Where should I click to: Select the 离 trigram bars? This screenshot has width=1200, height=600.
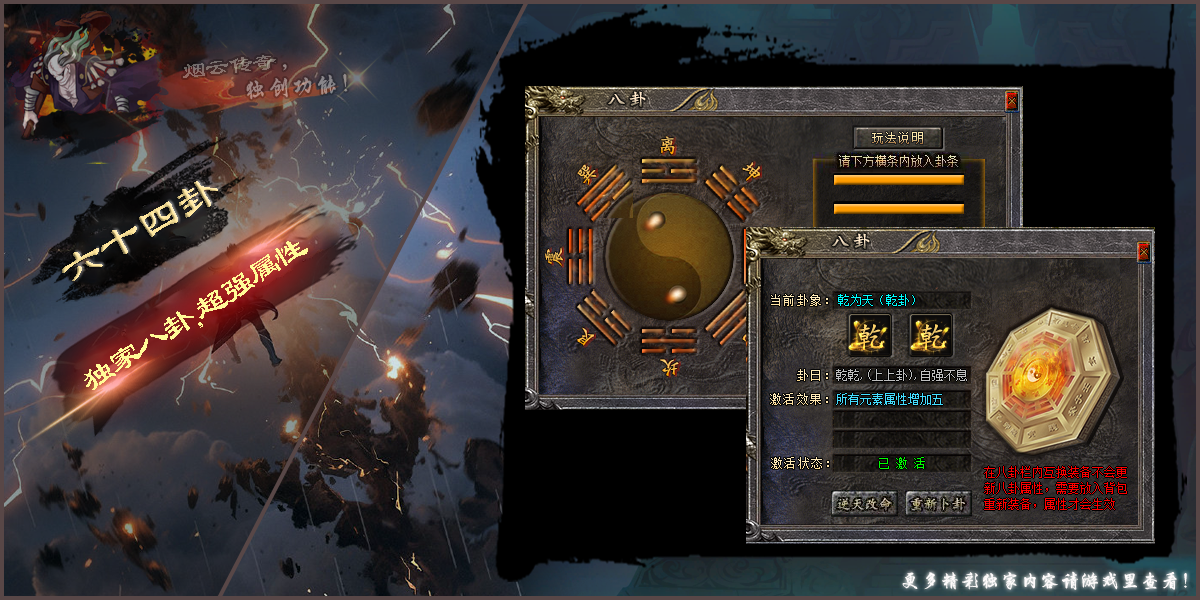pos(667,172)
